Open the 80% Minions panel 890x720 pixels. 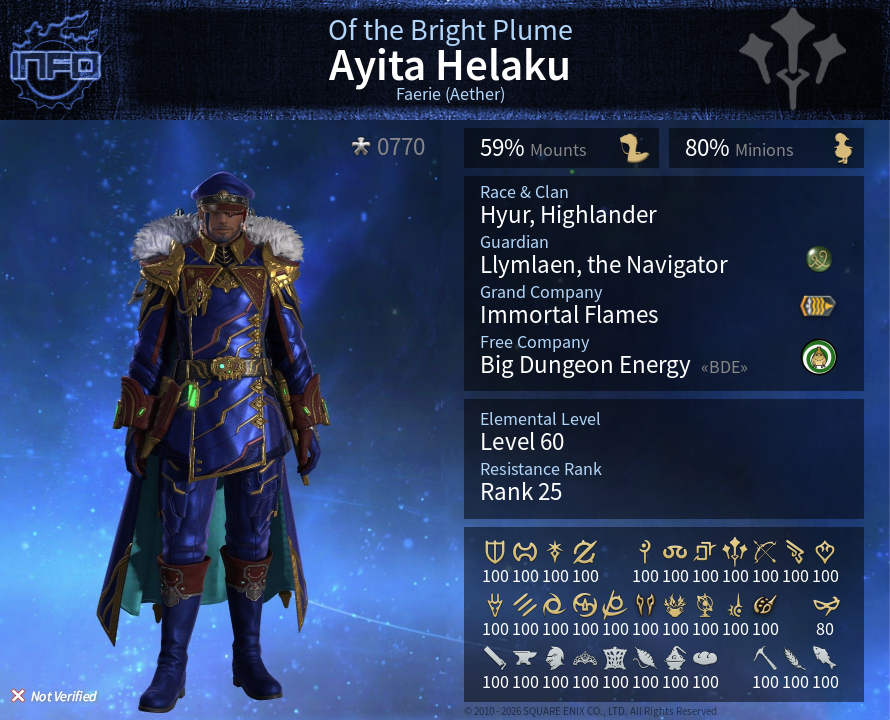[x=766, y=148]
